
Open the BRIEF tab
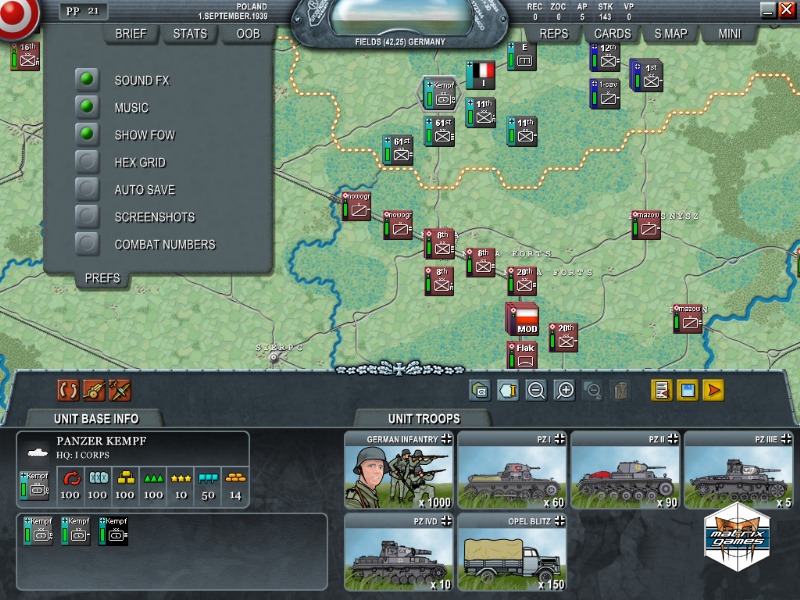coord(130,34)
